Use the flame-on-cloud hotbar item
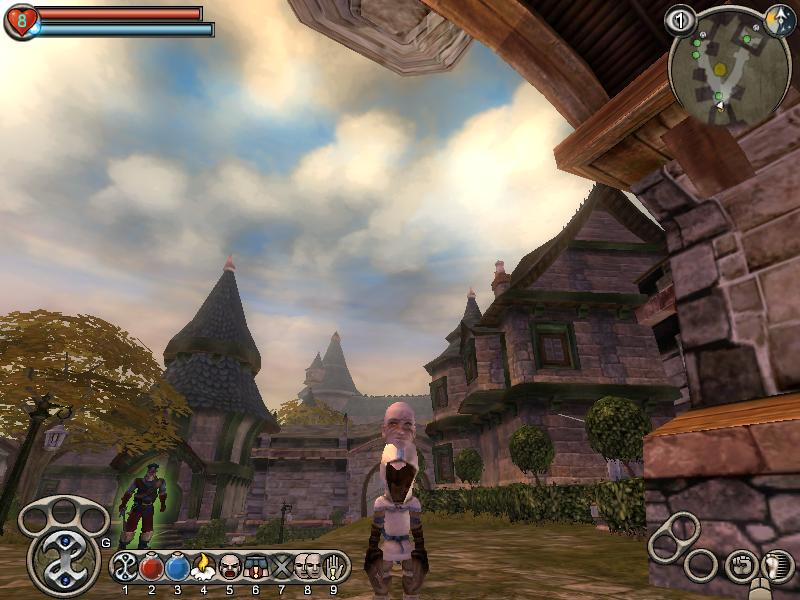800x600 pixels. click(204, 567)
